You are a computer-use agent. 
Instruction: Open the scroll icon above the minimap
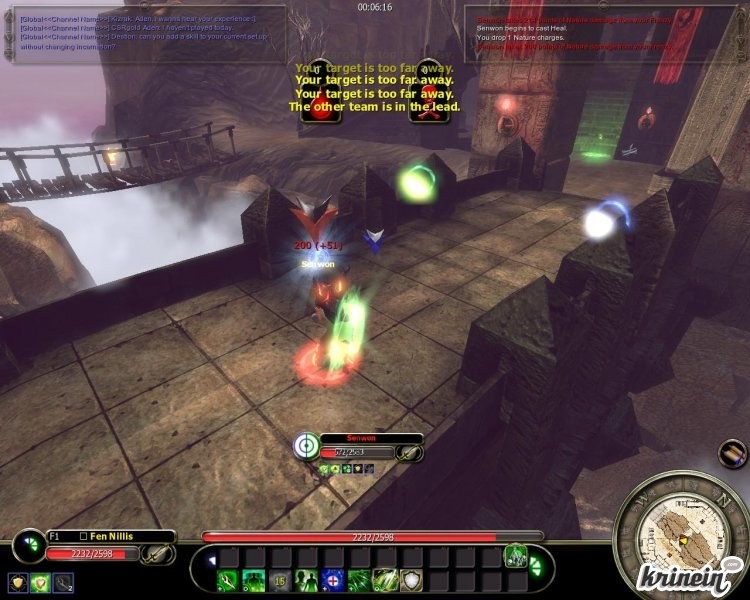(x=733, y=455)
